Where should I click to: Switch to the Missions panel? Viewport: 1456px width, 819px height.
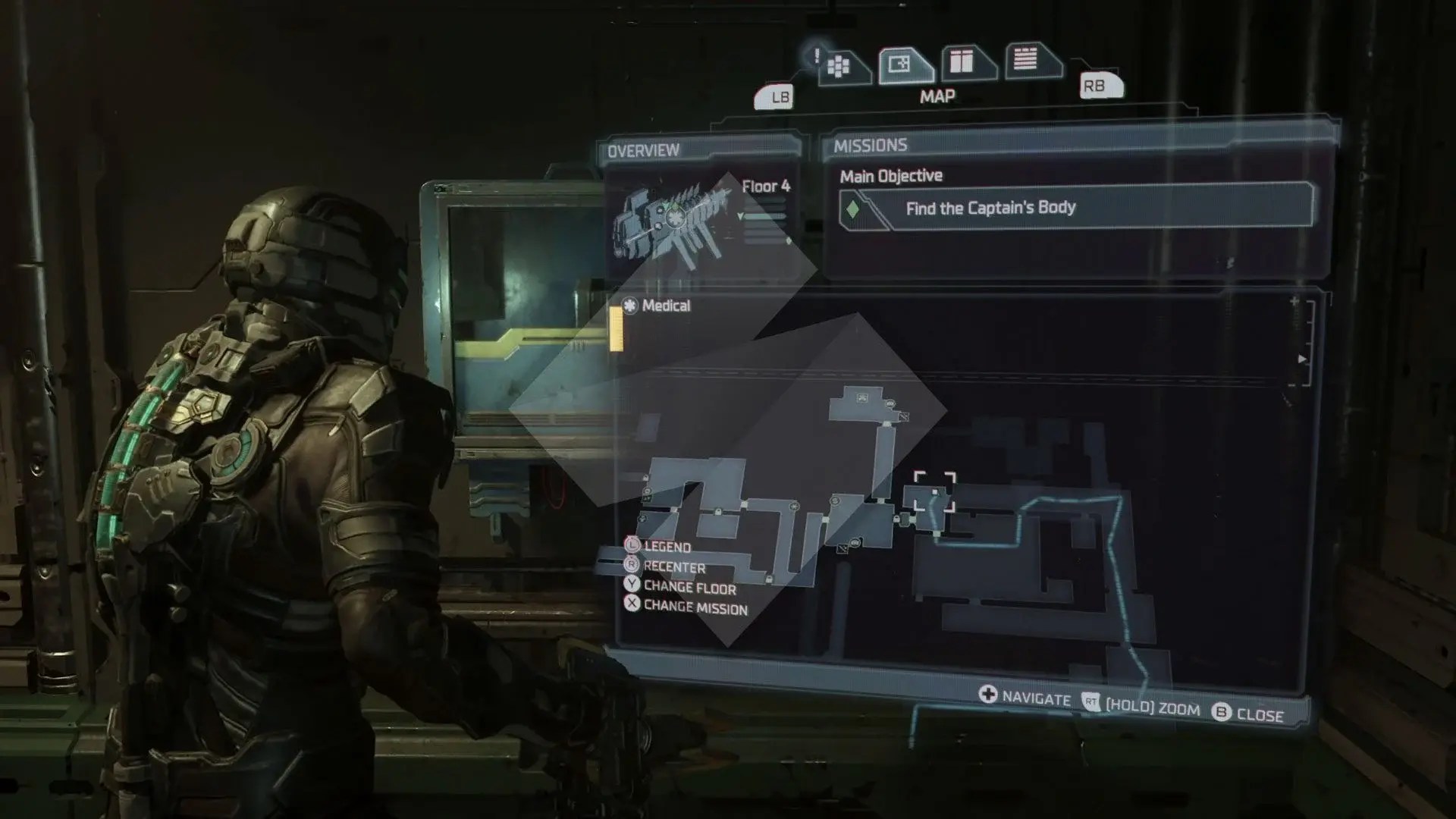point(871,144)
